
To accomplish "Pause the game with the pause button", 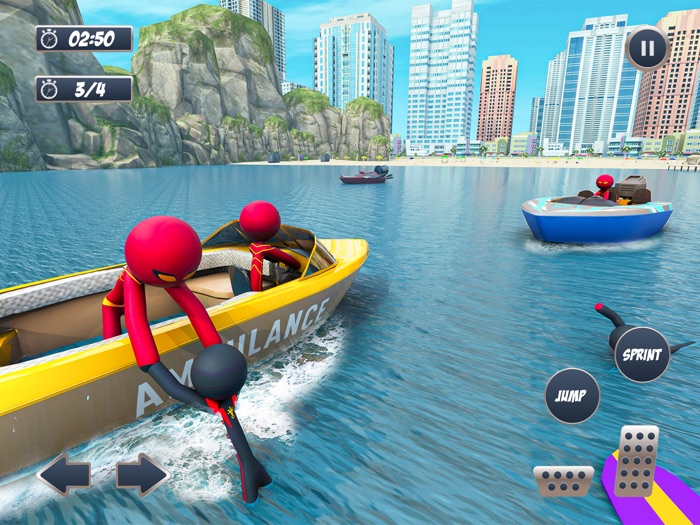I will 647,47.
